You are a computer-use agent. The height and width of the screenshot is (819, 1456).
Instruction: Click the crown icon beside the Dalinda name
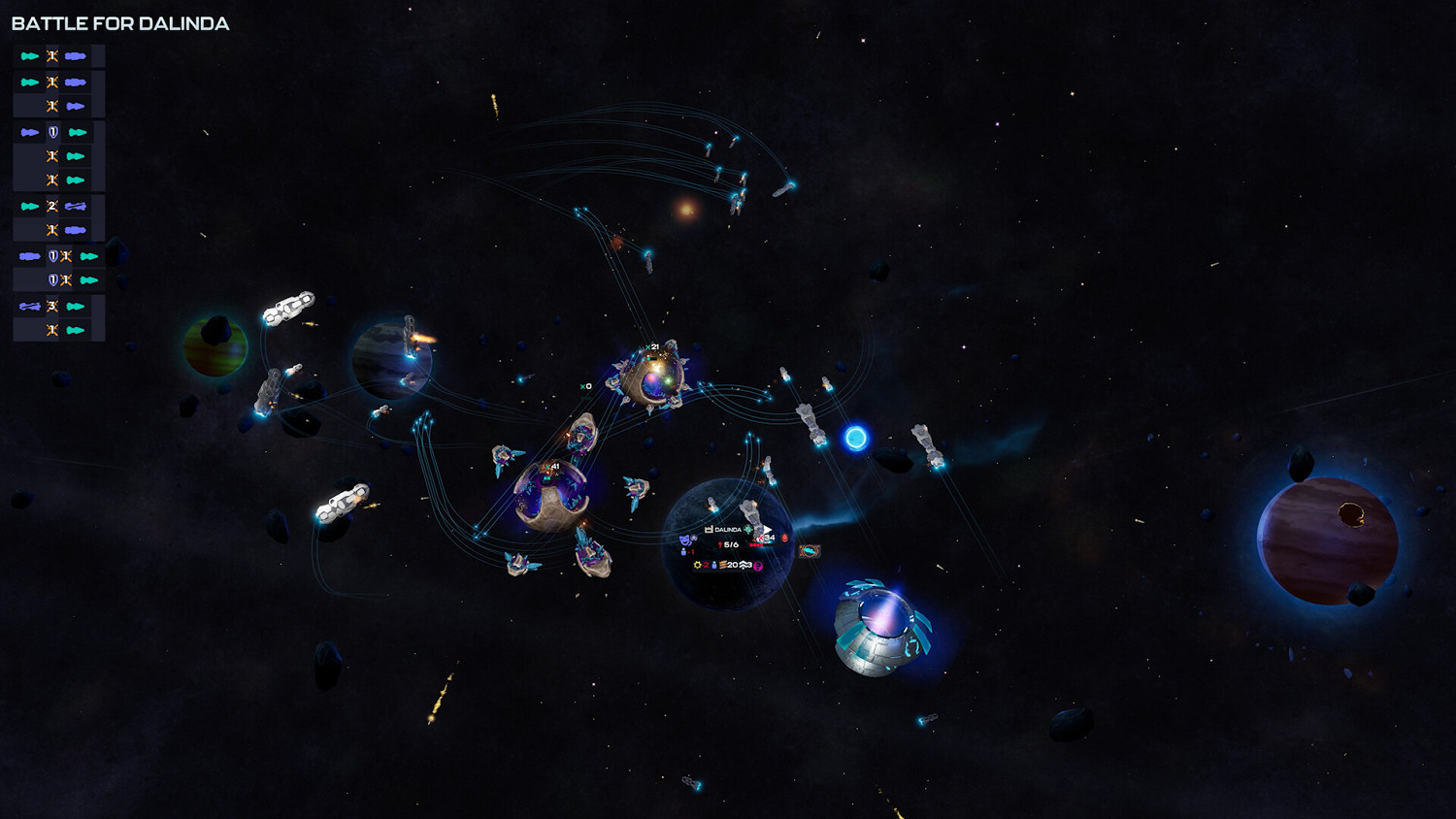(x=709, y=529)
